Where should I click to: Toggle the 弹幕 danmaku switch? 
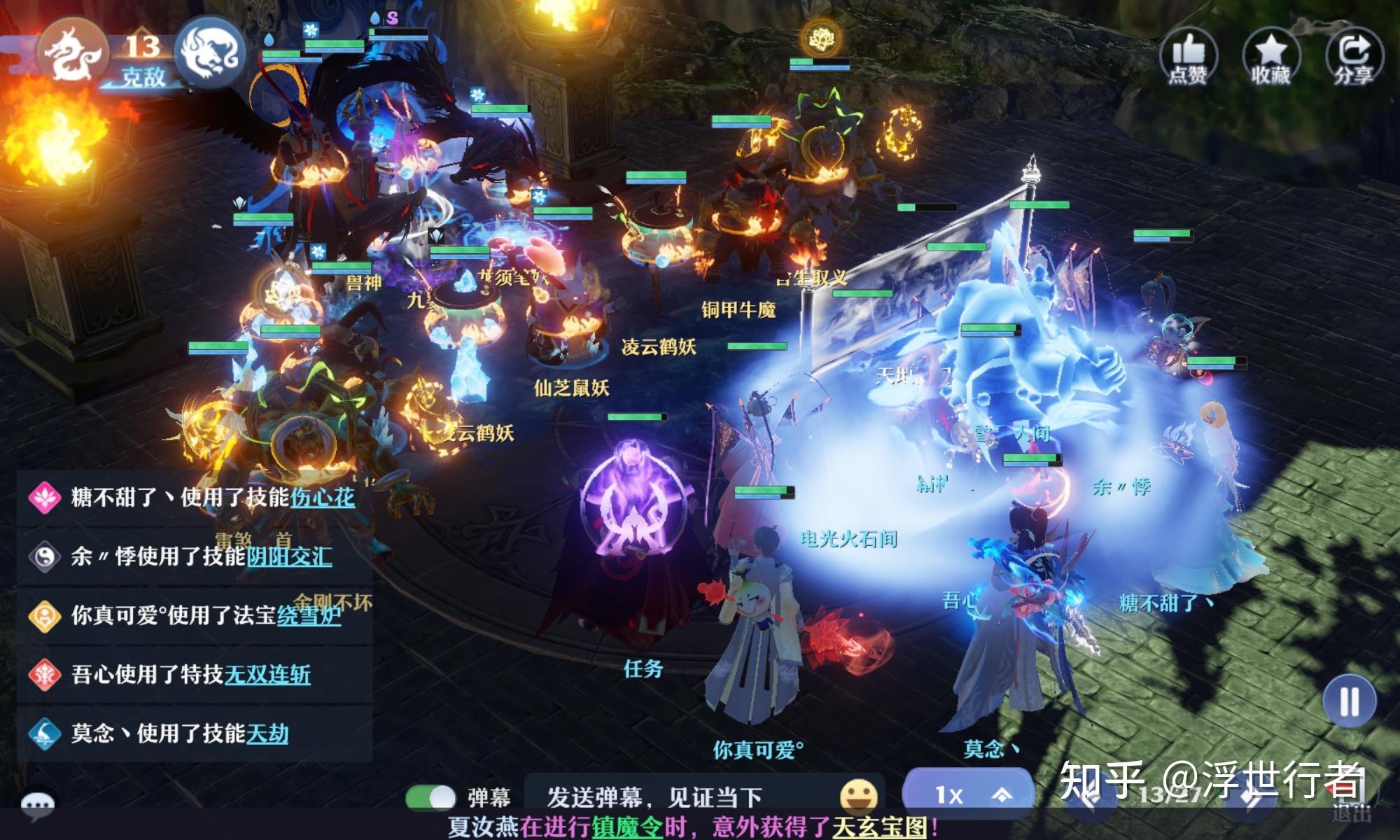pos(430,797)
